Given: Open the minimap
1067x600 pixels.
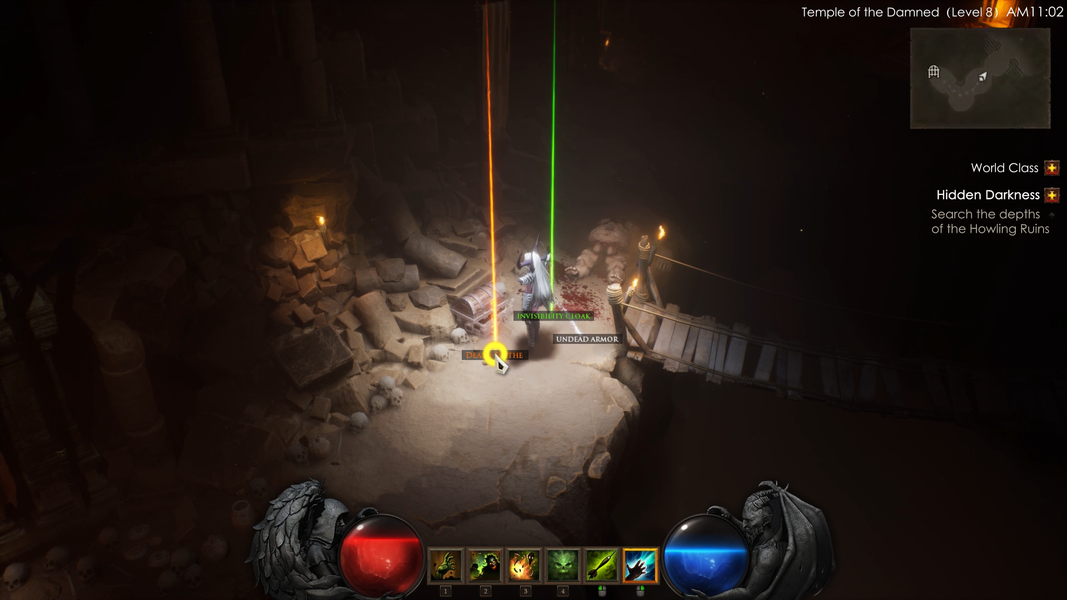Looking at the screenshot, I should click(x=980, y=78).
